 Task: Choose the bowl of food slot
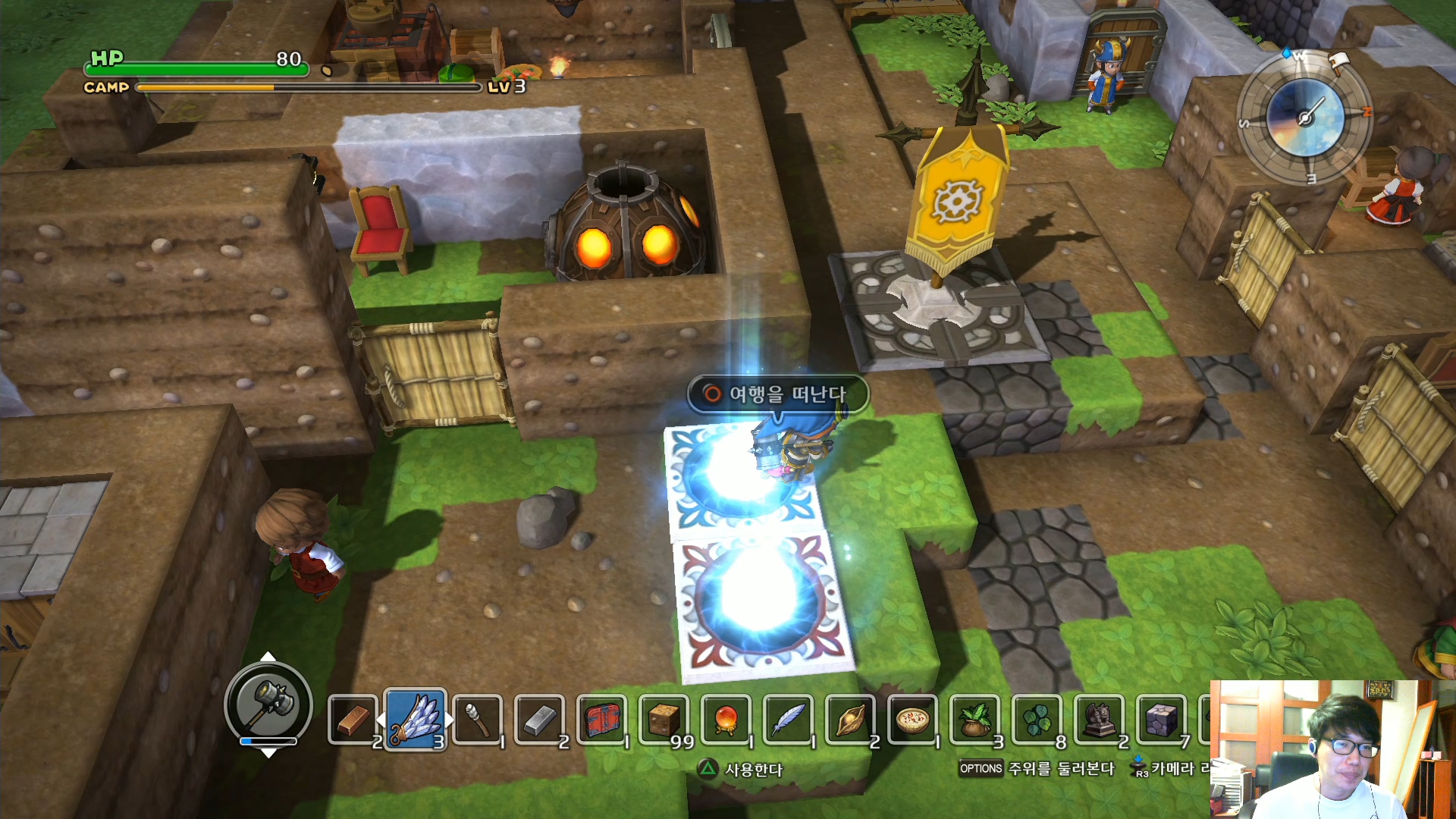[913, 720]
